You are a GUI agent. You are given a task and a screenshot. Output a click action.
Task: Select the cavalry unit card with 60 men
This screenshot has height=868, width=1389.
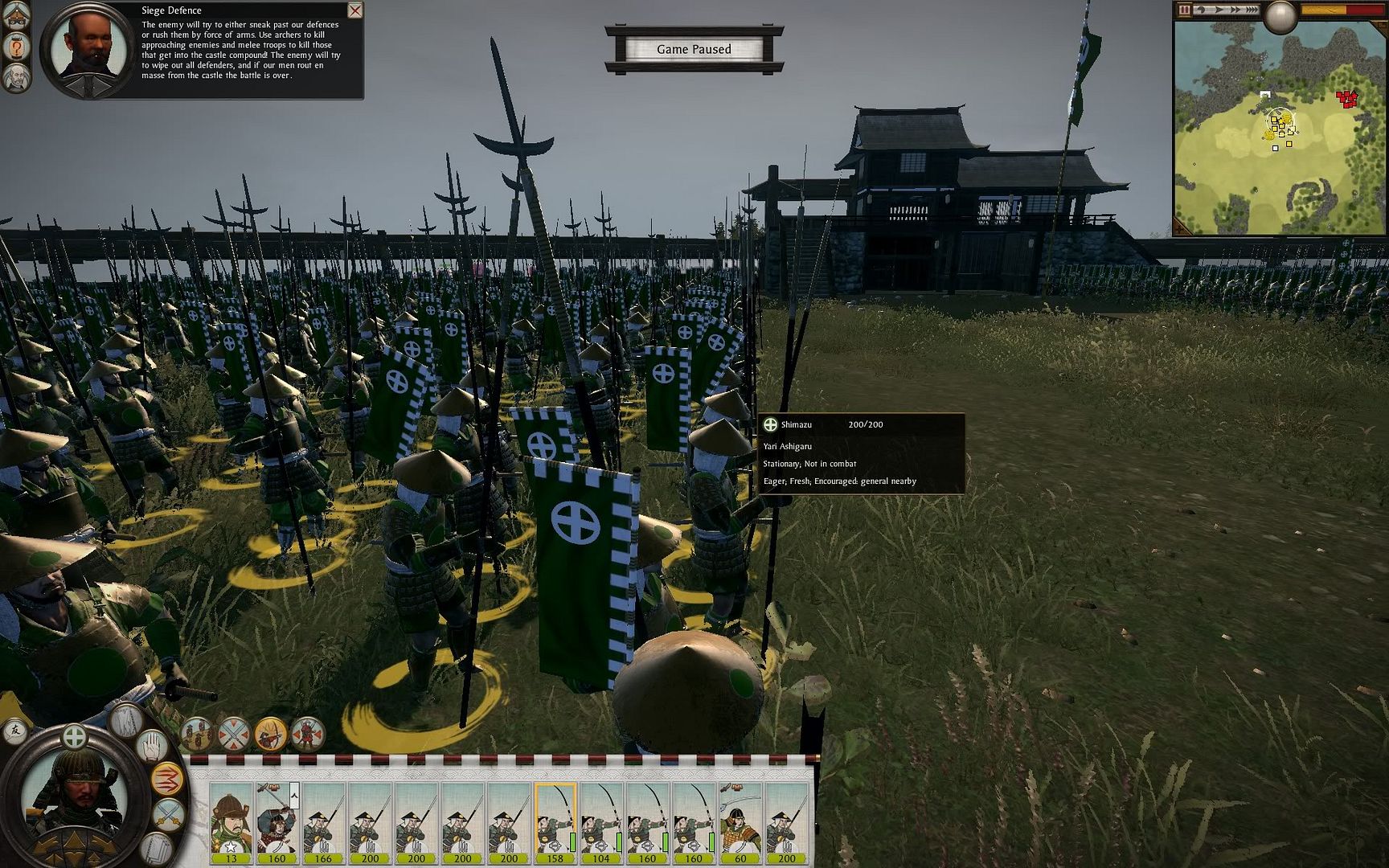(740, 821)
